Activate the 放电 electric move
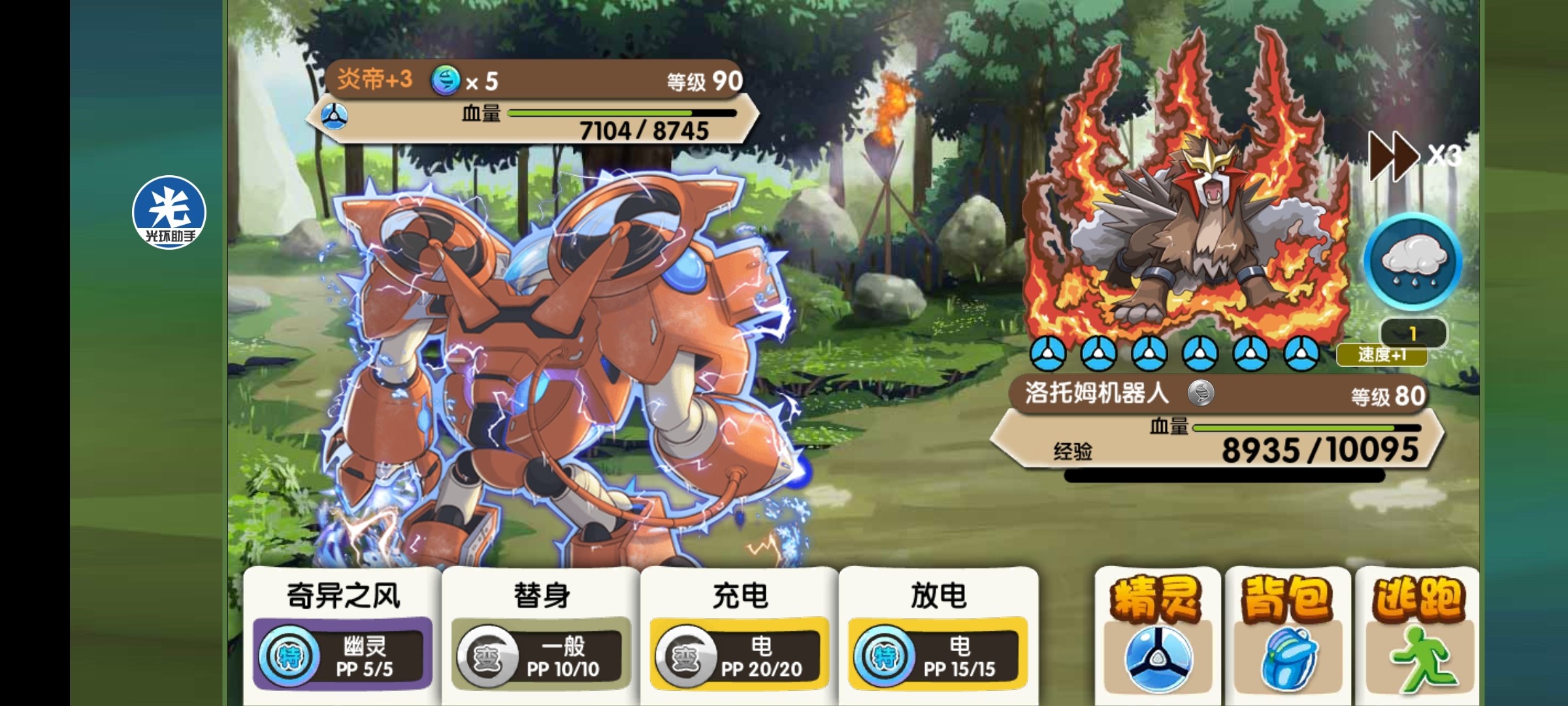The height and width of the screenshot is (706, 1568). (938, 634)
